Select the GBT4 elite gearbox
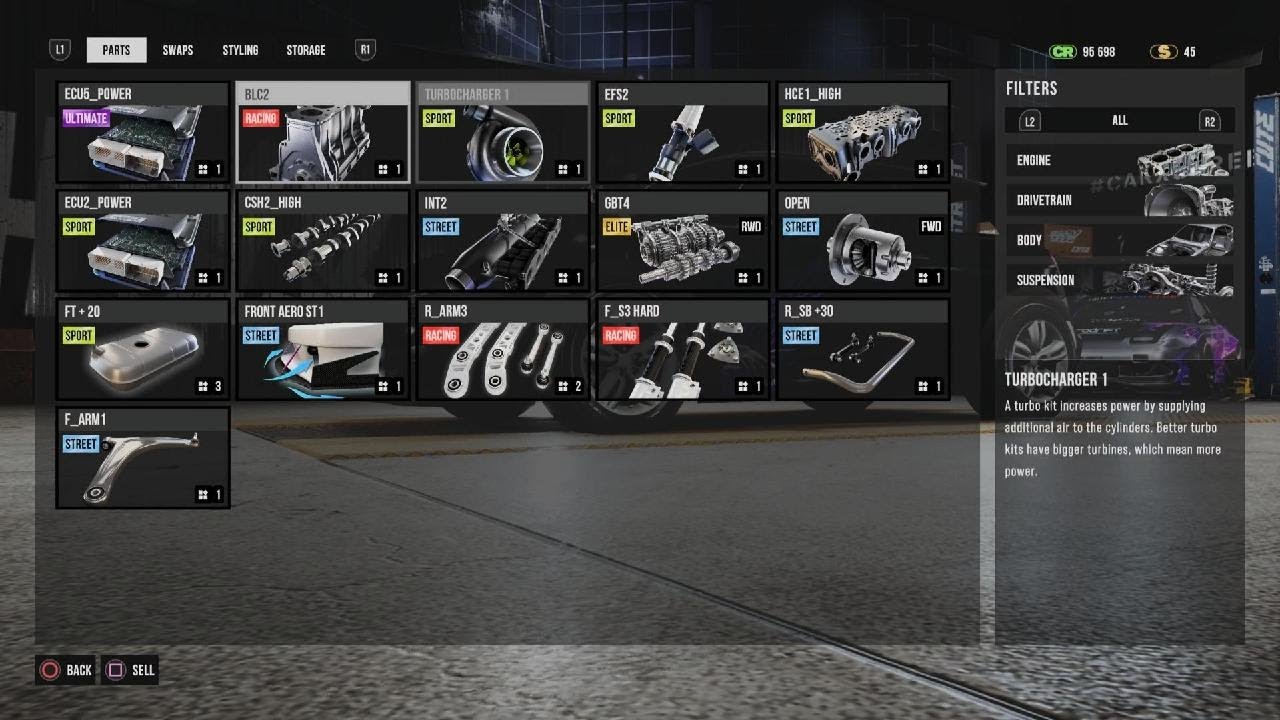Viewport: 1280px width, 720px height. pos(683,241)
